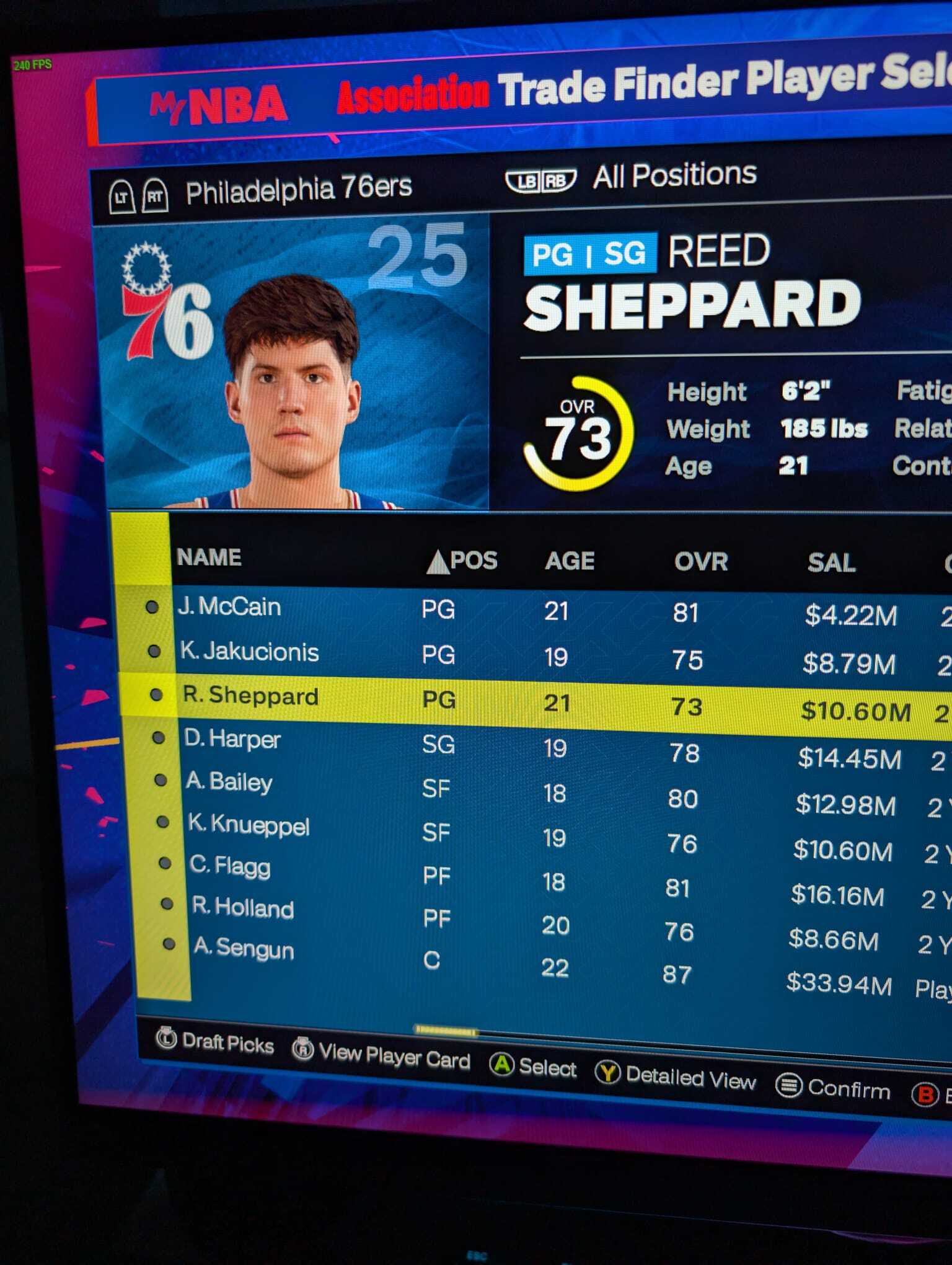The width and height of the screenshot is (952, 1265).
Task: Confirm the trade finder selection
Action: coord(833,1088)
